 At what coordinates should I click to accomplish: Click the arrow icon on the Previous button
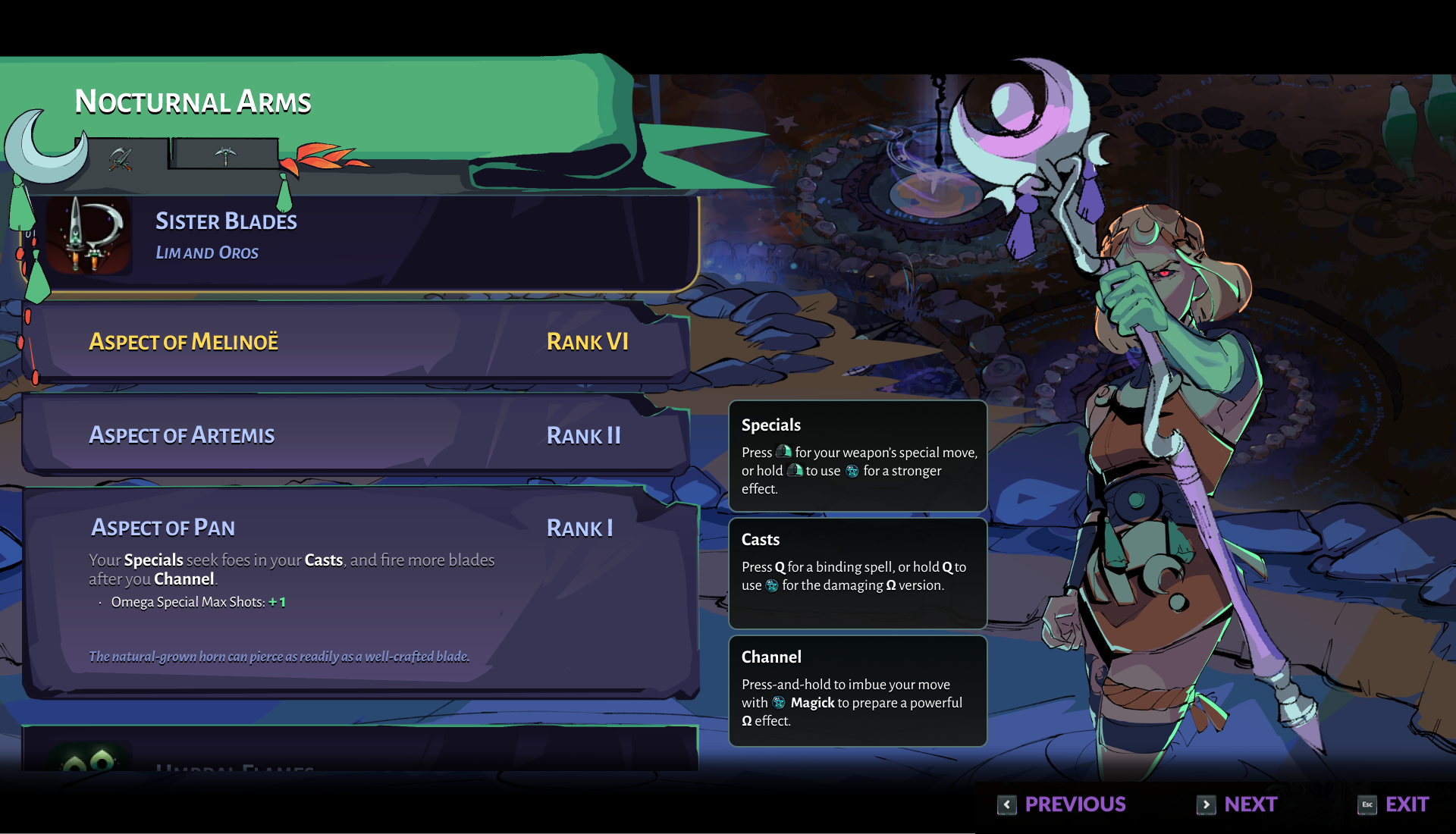(x=1006, y=805)
